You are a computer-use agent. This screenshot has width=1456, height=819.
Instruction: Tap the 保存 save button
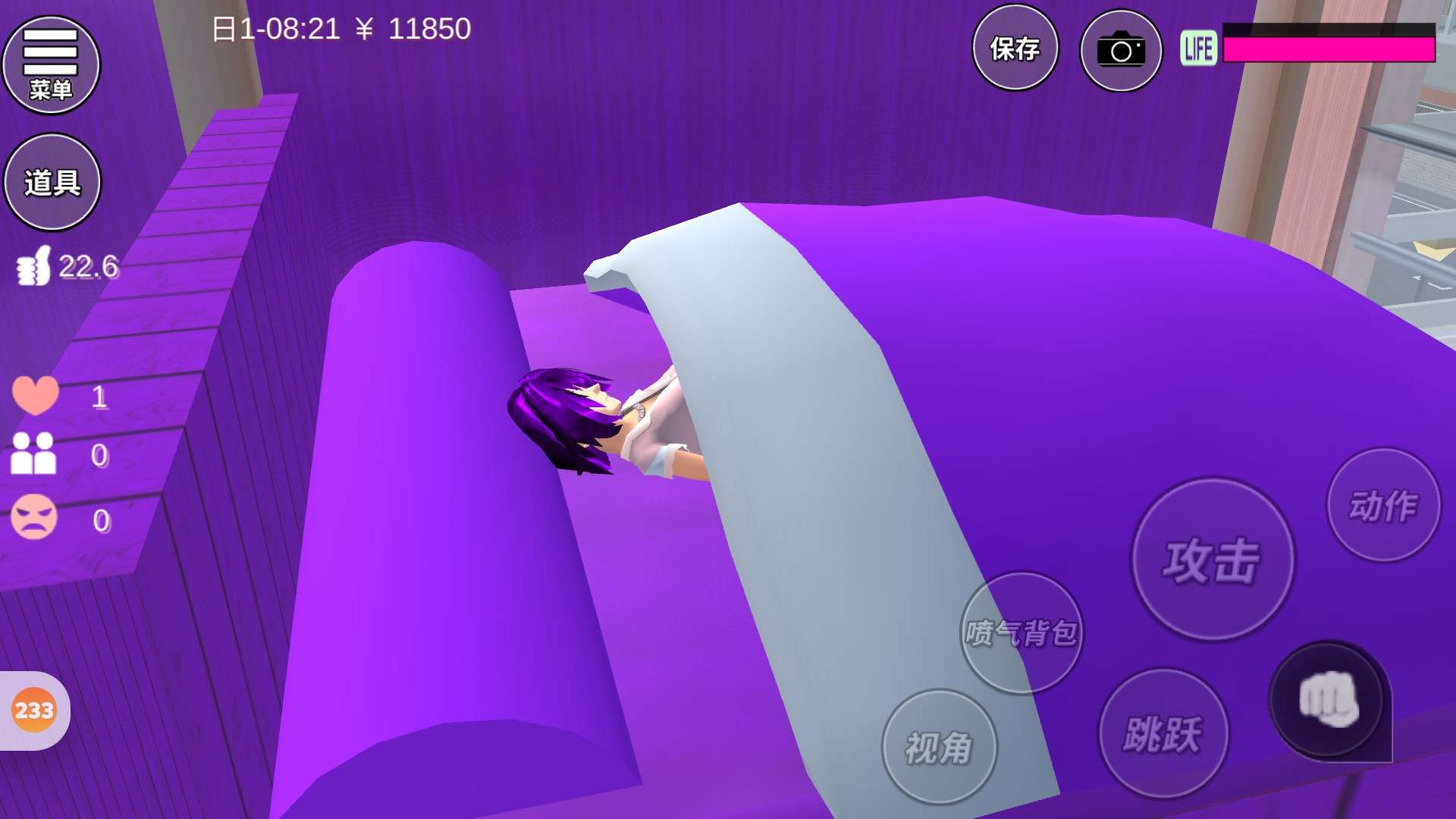[1015, 49]
